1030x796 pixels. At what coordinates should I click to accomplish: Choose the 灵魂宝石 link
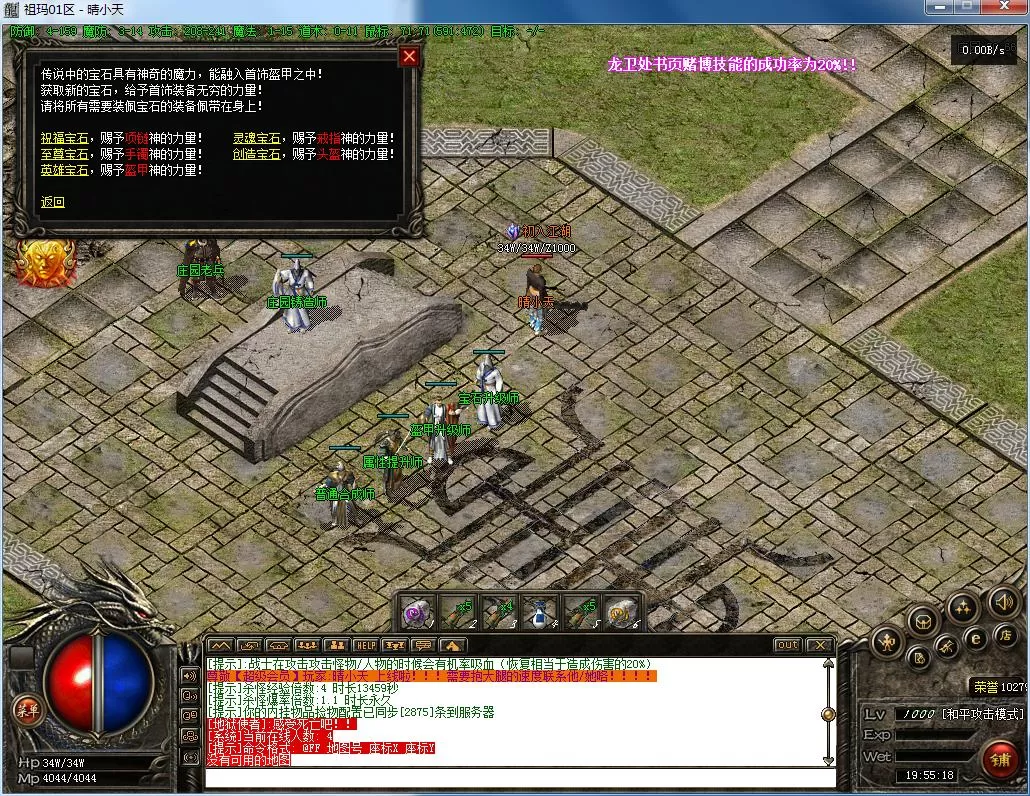coord(257,138)
